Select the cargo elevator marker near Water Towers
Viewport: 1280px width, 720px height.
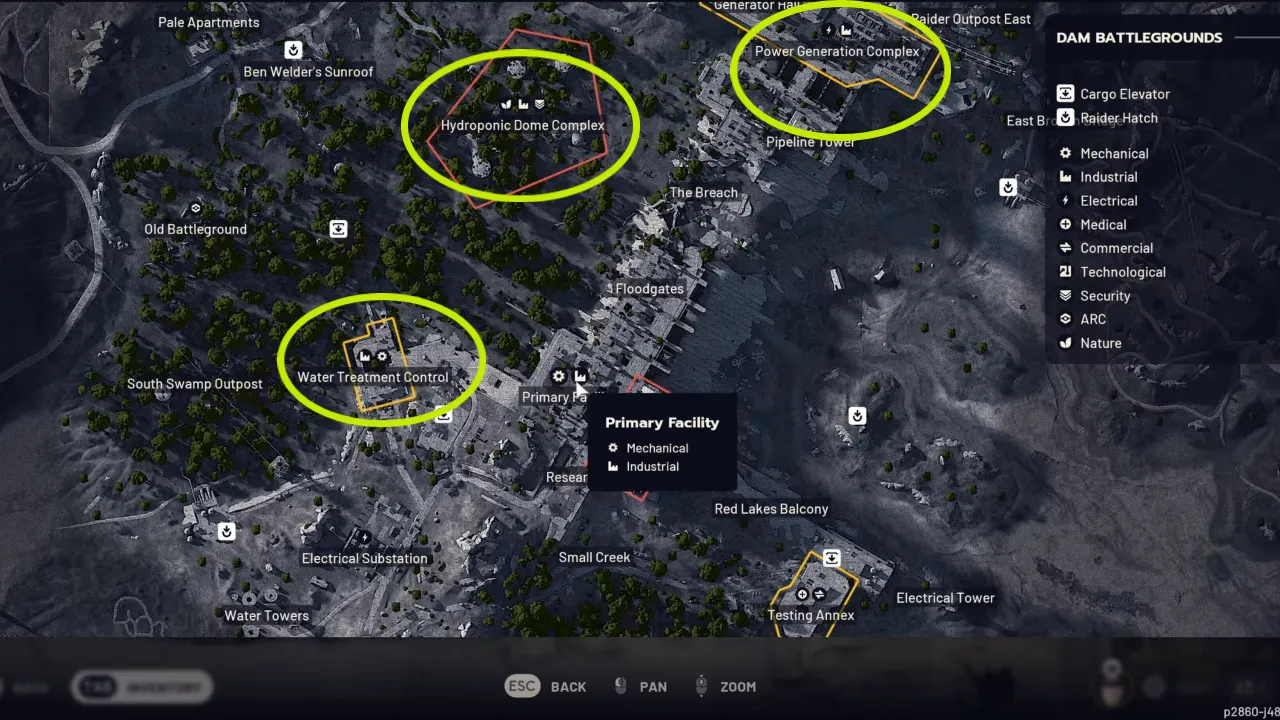[x=226, y=531]
